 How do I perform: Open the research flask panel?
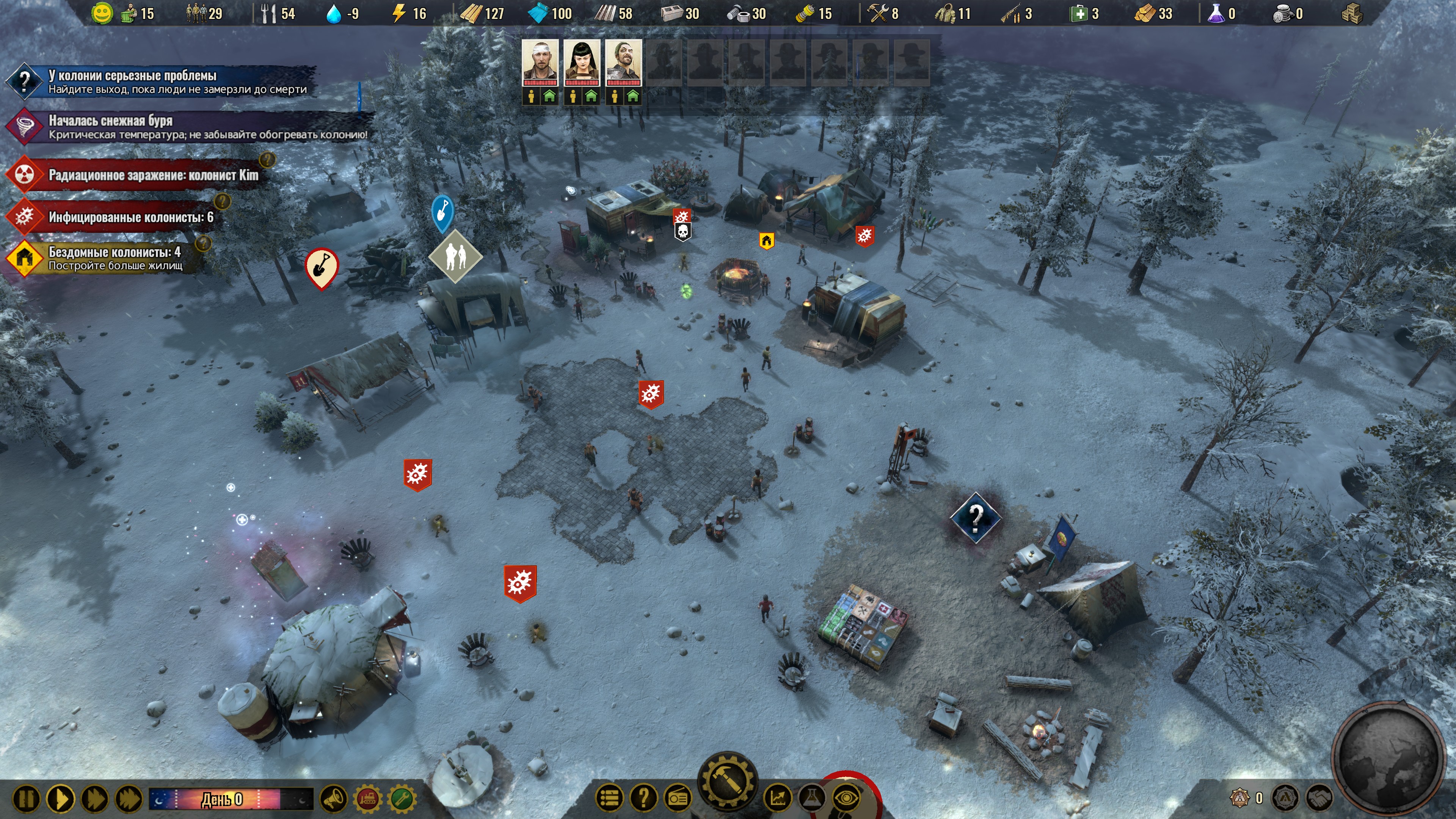click(x=812, y=797)
